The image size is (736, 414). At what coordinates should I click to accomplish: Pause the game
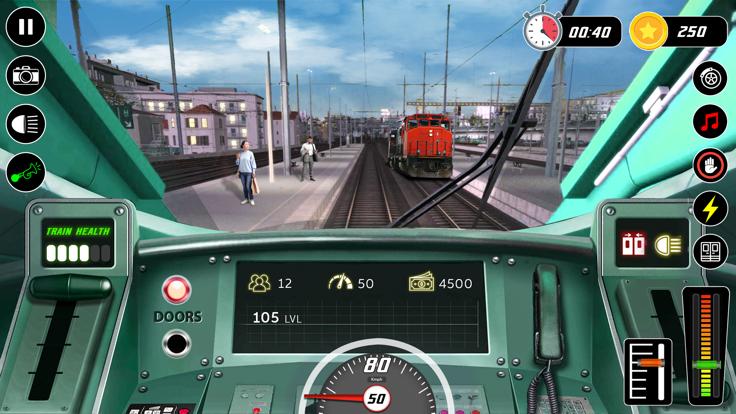[26, 26]
